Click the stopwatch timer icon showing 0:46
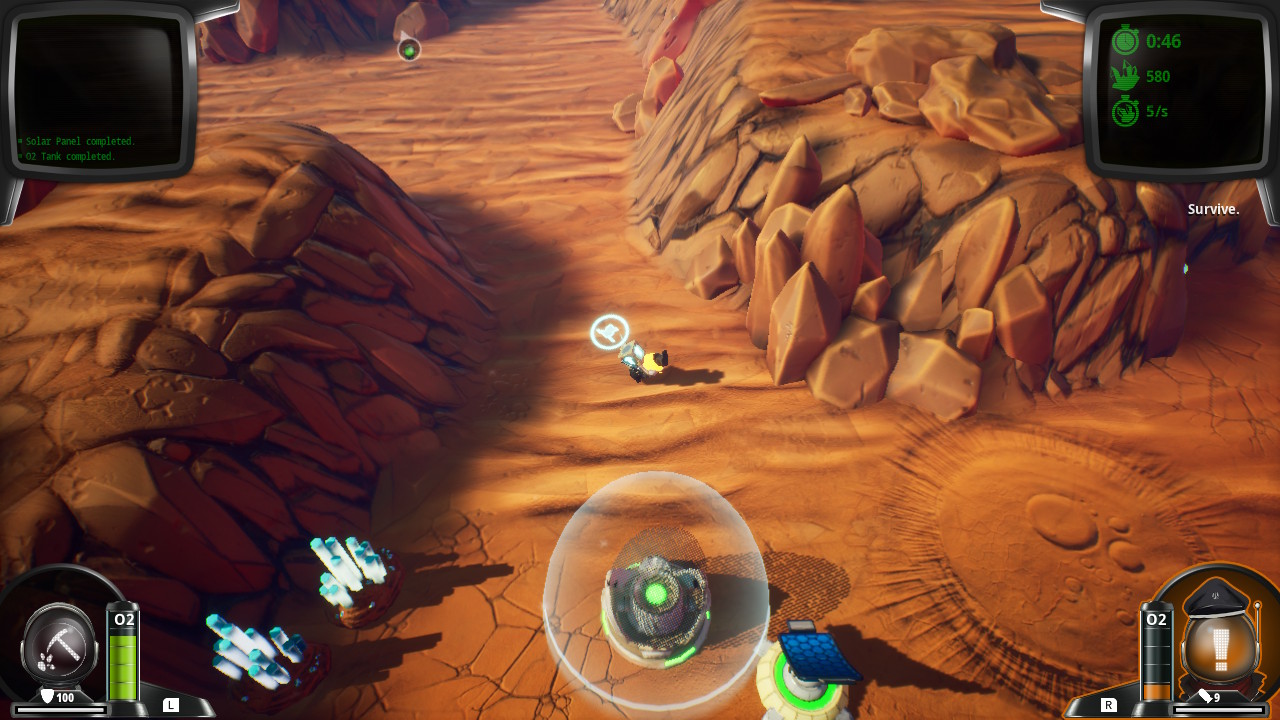Image resolution: width=1280 pixels, height=720 pixels. pyautogui.click(x=1125, y=42)
